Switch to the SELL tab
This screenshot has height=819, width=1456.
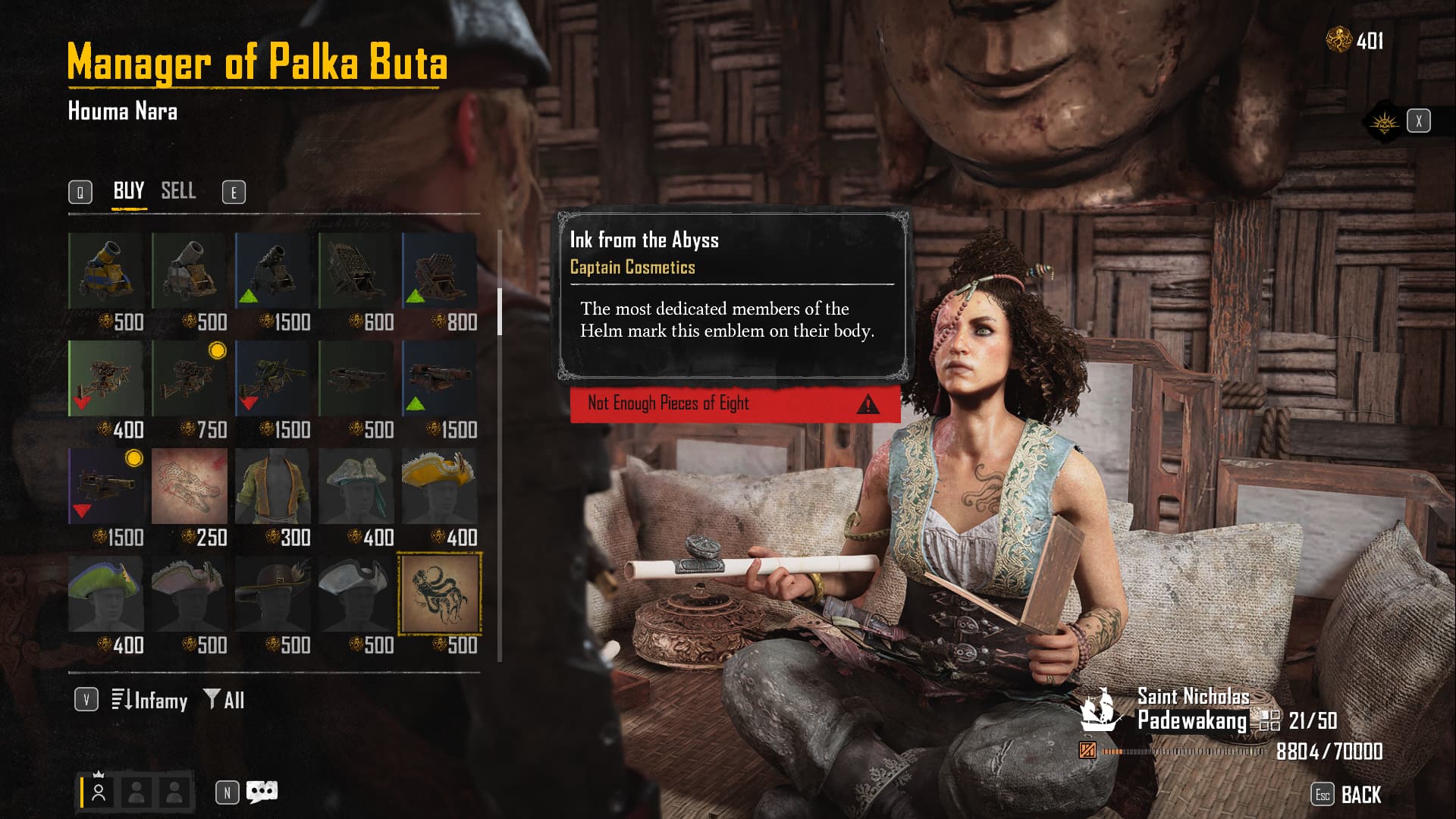(x=178, y=191)
